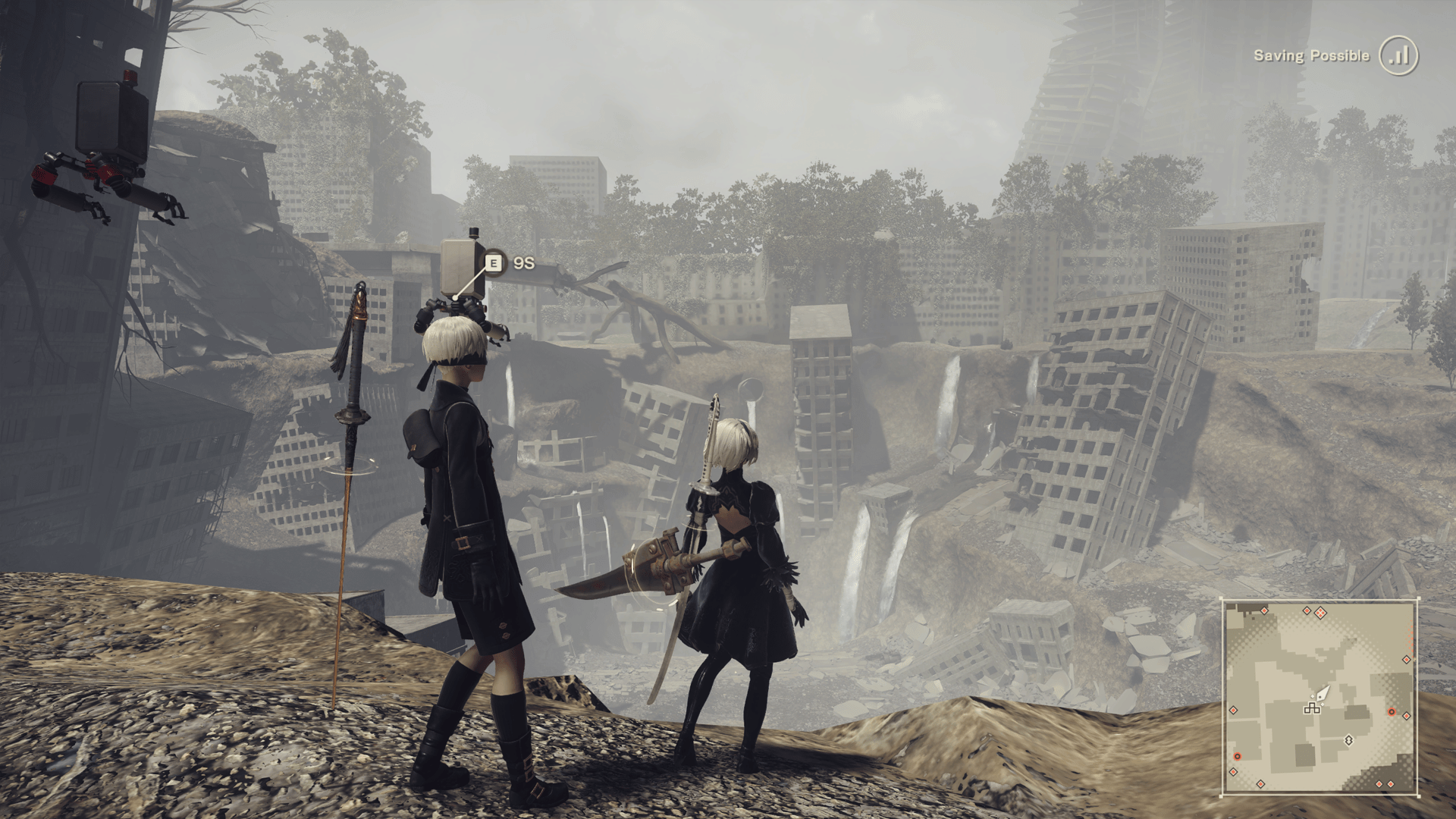This screenshot has width=1456, height=819.
Task: Click the Saving Possible status label
Action: 1312,55
